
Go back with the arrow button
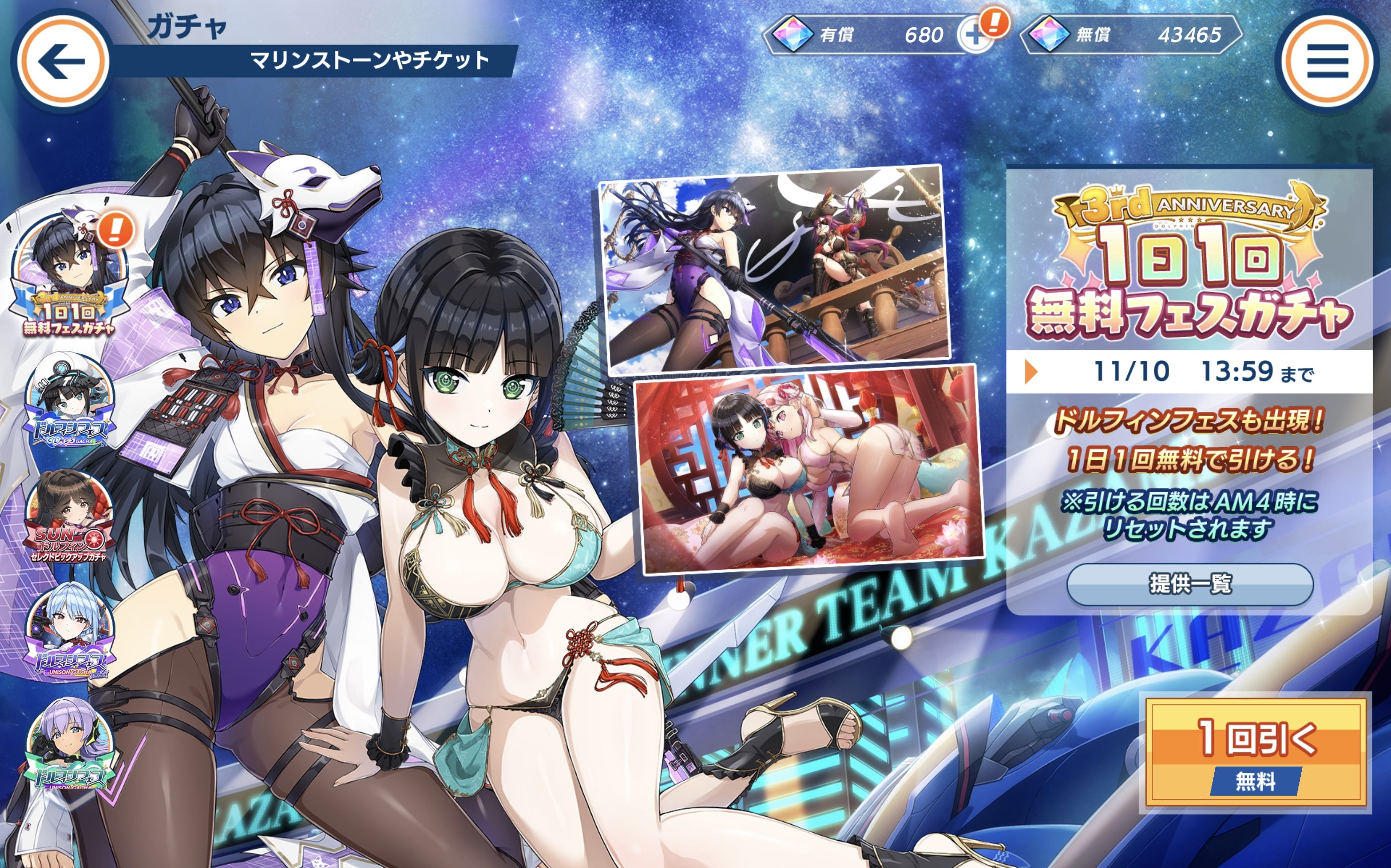(62, 62)
